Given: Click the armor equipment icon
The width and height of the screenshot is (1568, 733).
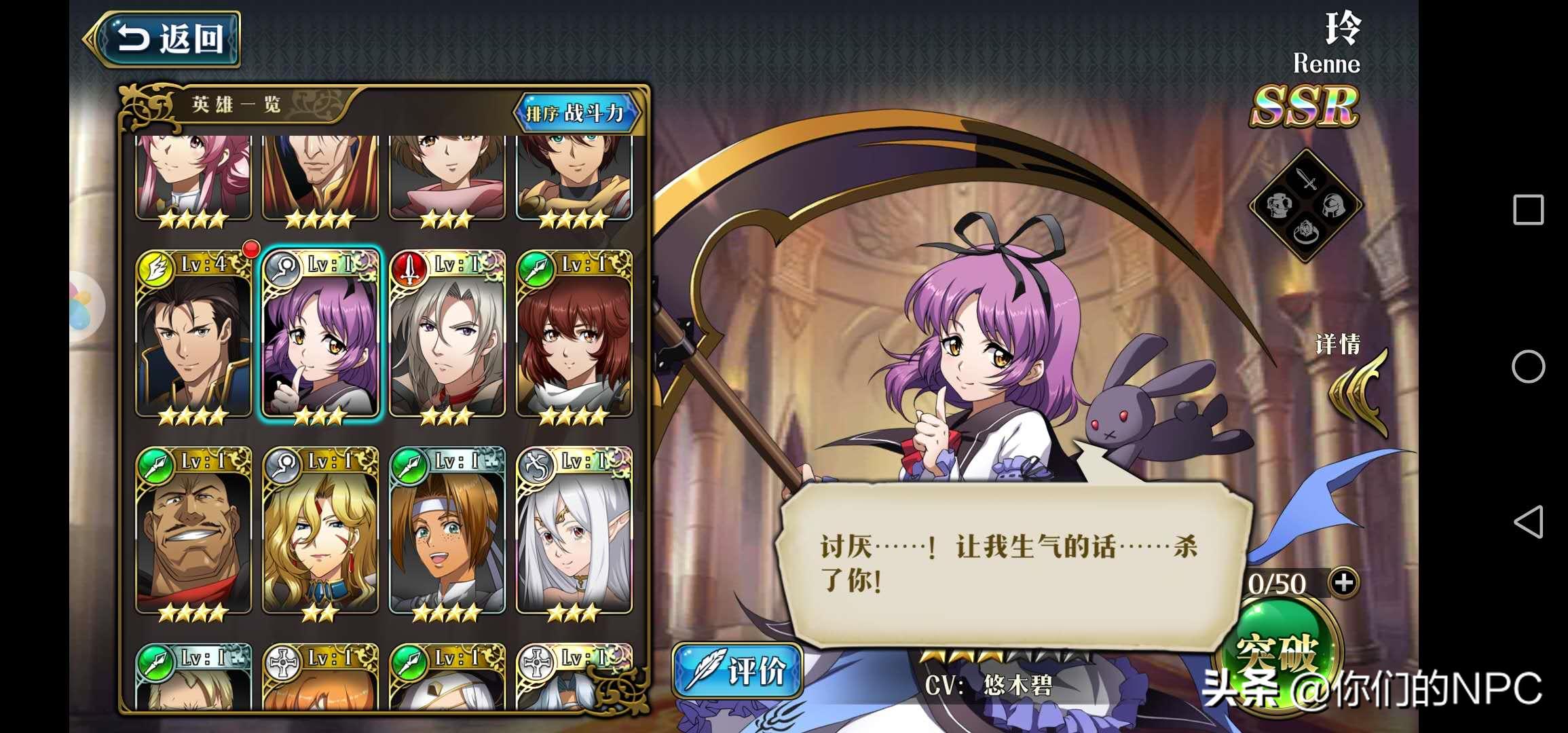Looking at the screenshot, I should pyautogui.click(x=1280, y=205).
